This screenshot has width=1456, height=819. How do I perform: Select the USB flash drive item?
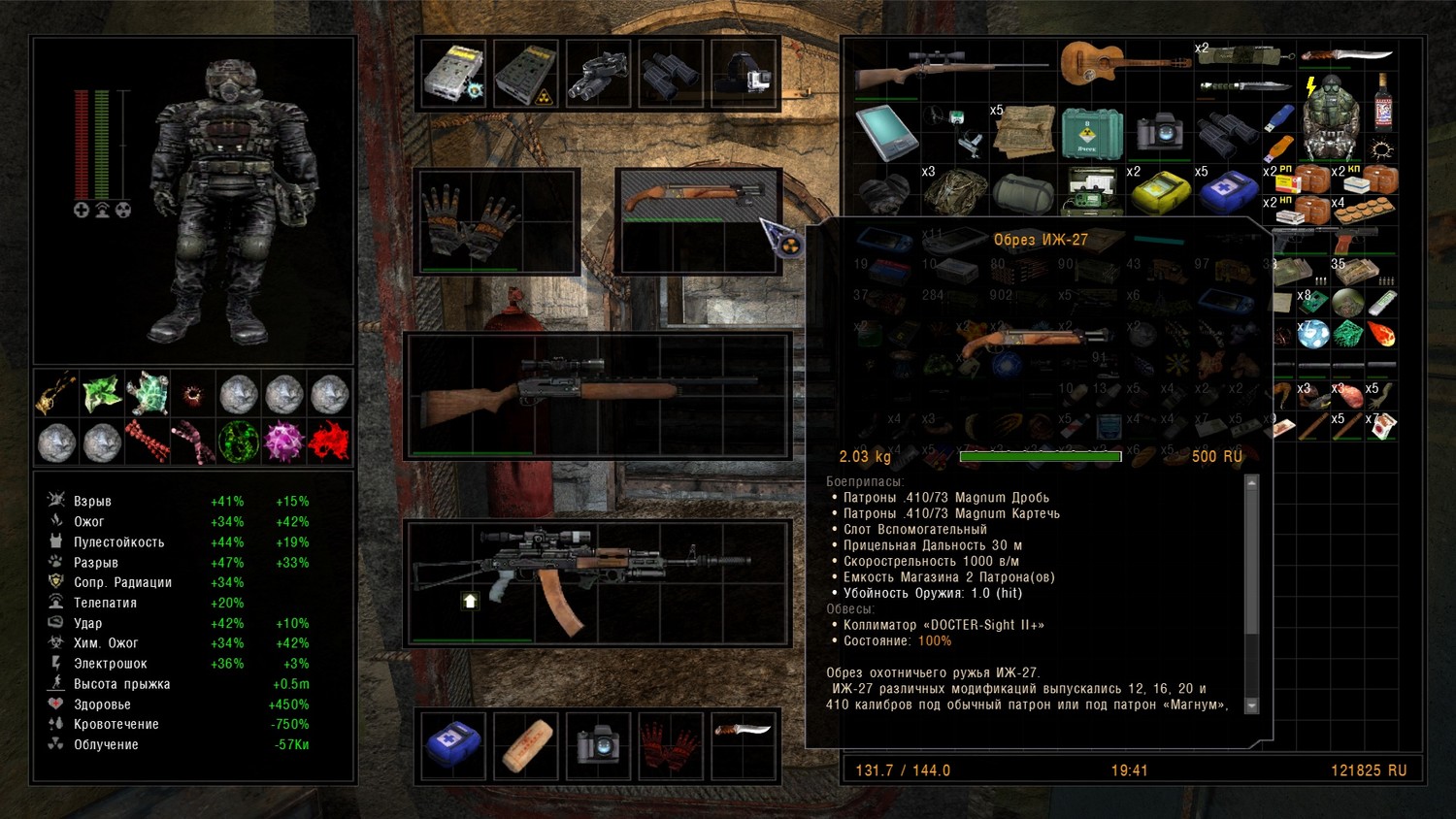coord(1280,117)
